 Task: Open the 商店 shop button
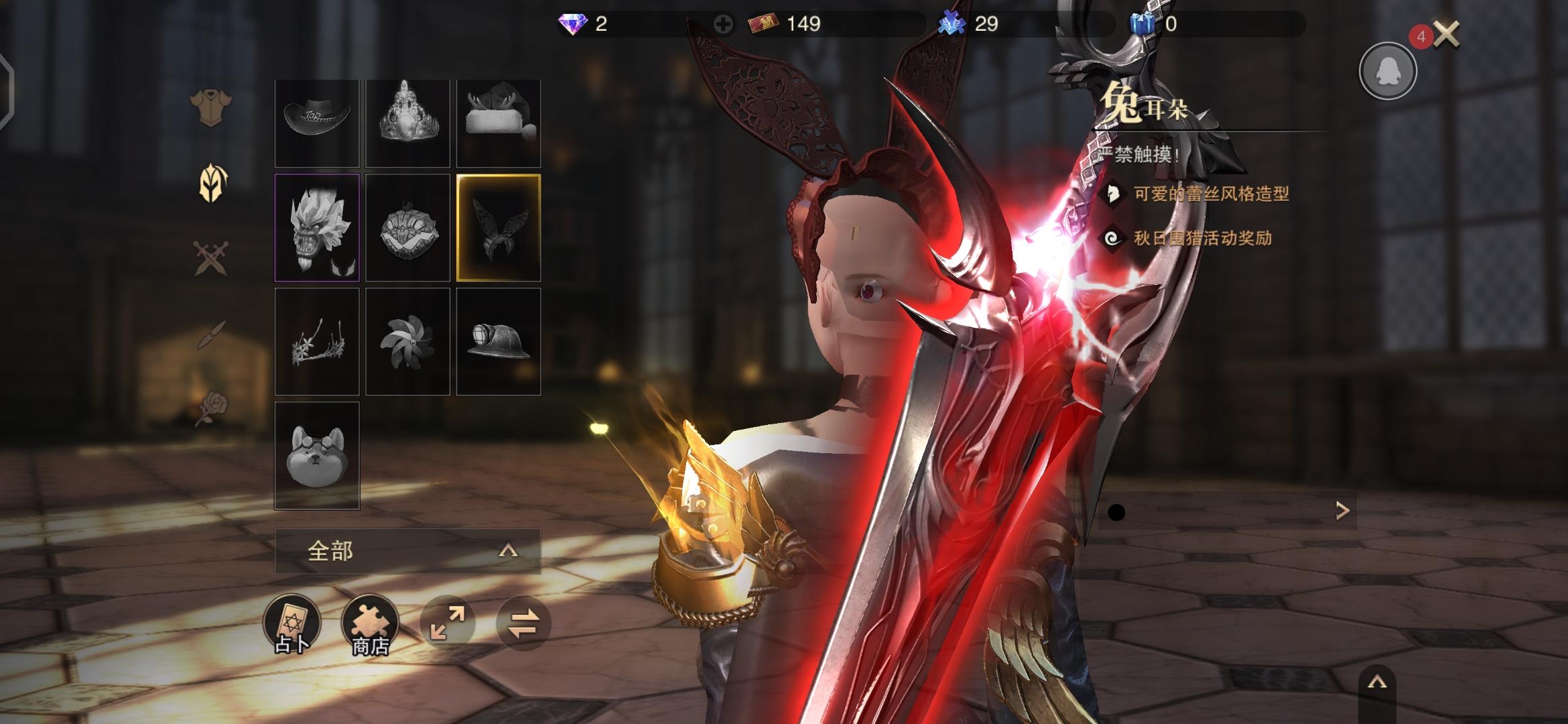pos(370,623)
